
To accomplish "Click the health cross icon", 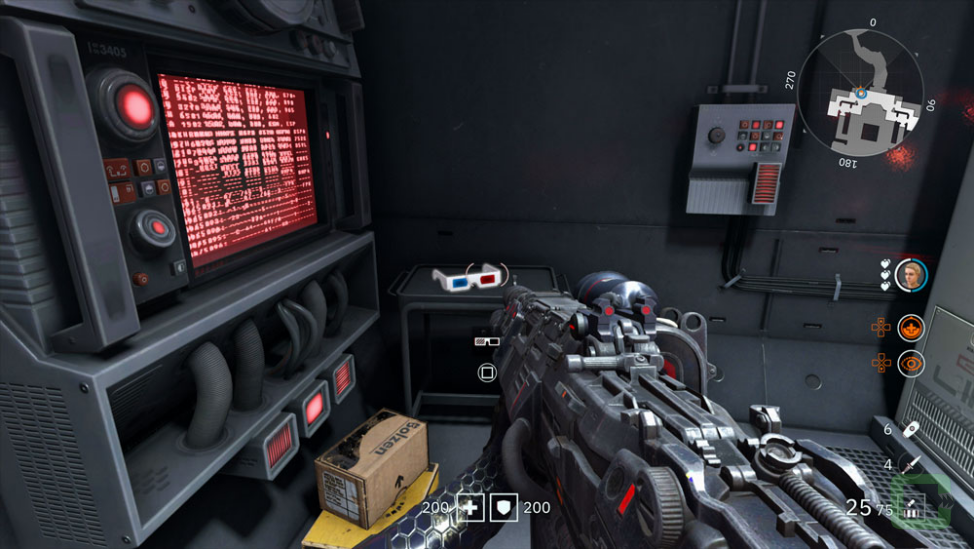I will [x=471, y=507].
